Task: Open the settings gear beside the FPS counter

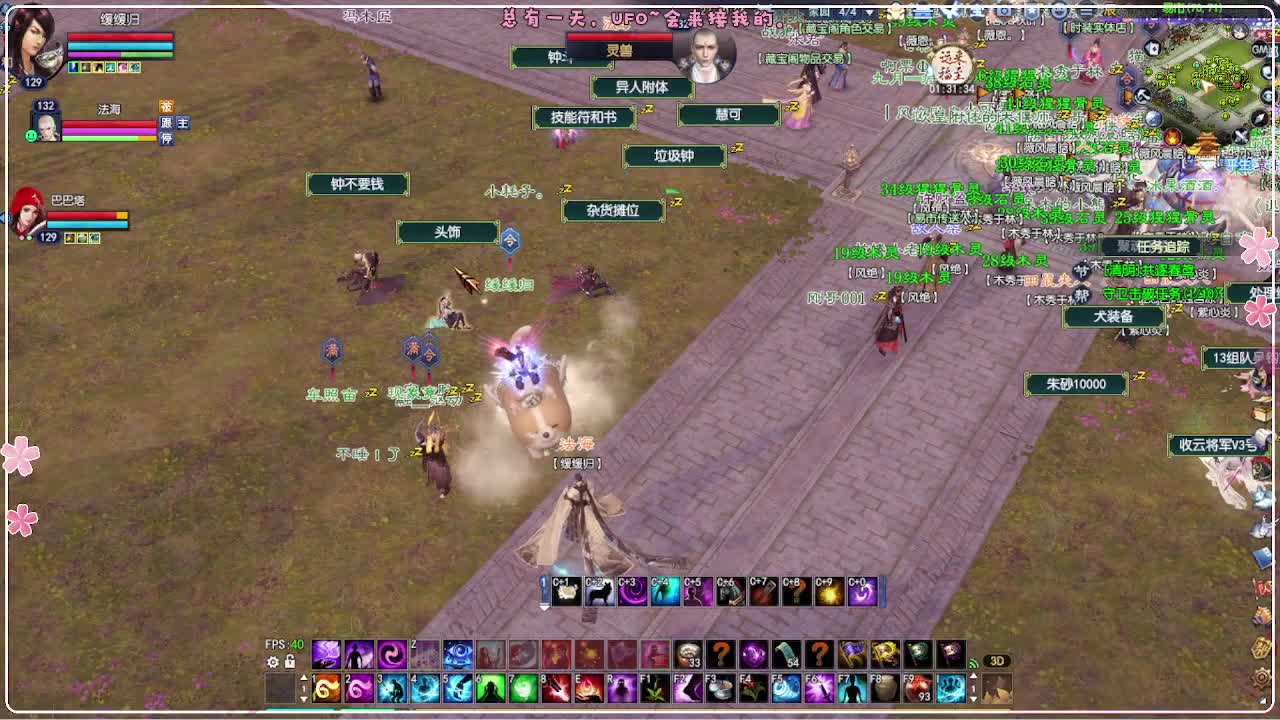Action: (272, 661)
